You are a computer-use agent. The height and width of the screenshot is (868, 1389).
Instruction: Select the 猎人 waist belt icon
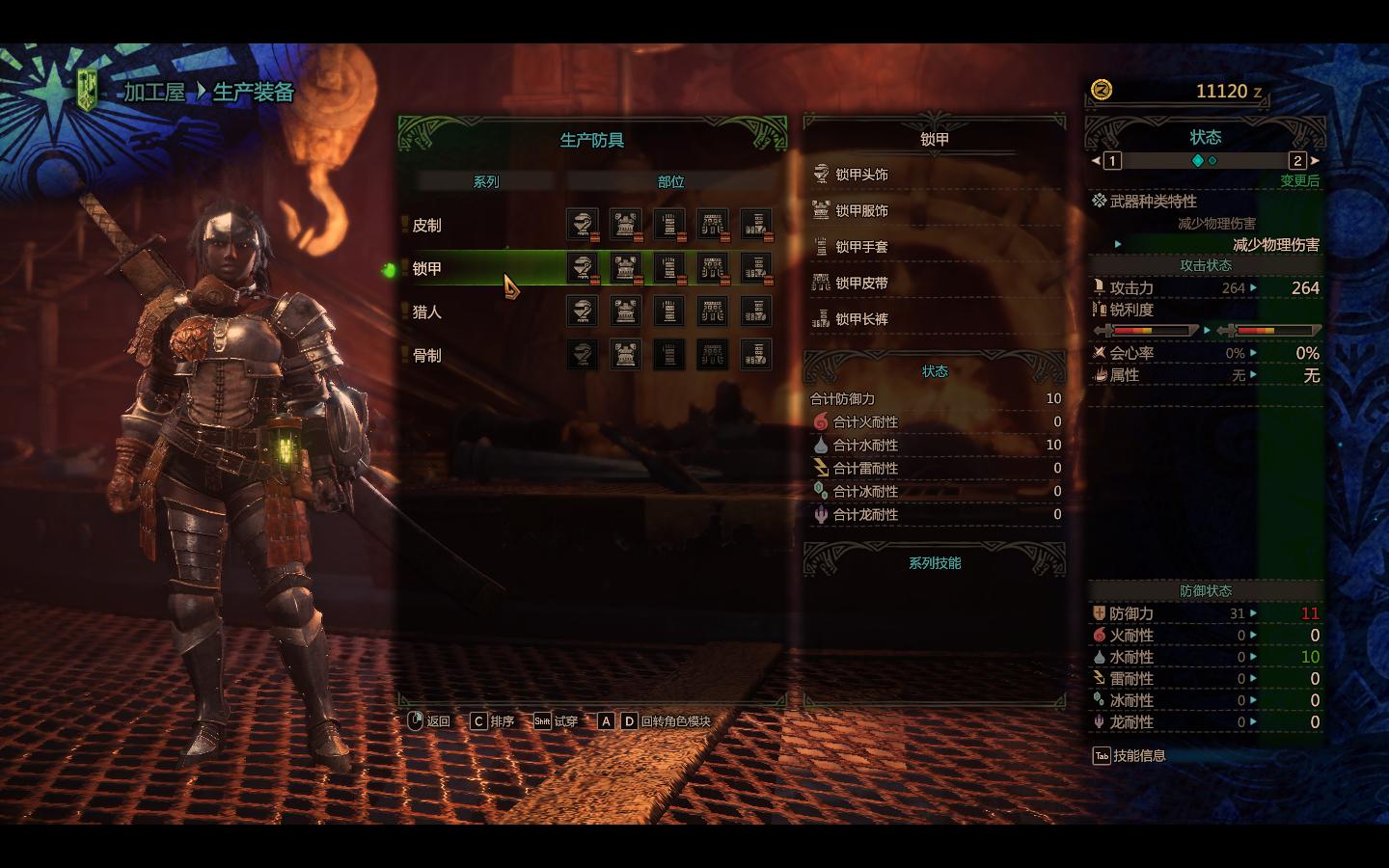pyautogui.click(x=712, y=312)
